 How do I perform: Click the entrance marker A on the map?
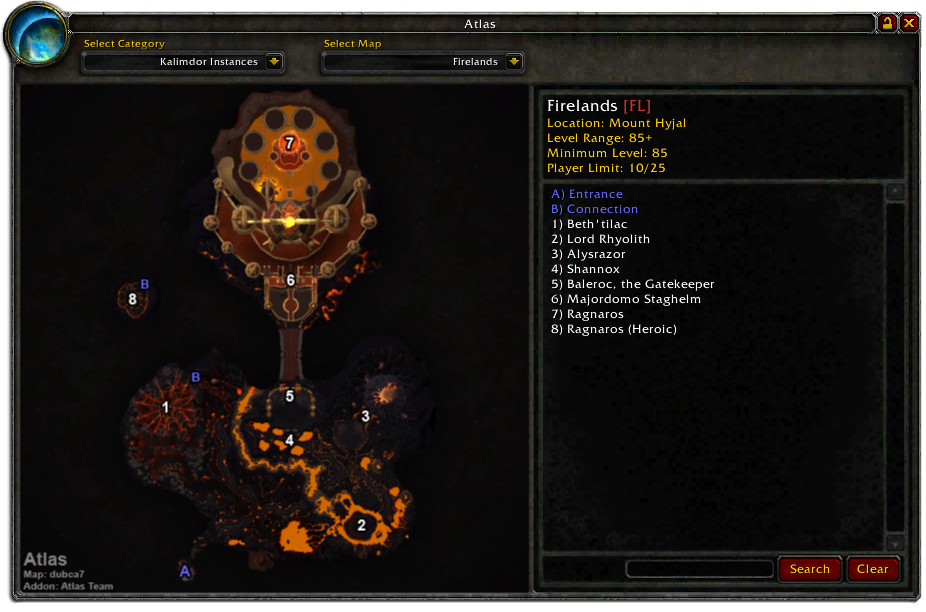184,571
